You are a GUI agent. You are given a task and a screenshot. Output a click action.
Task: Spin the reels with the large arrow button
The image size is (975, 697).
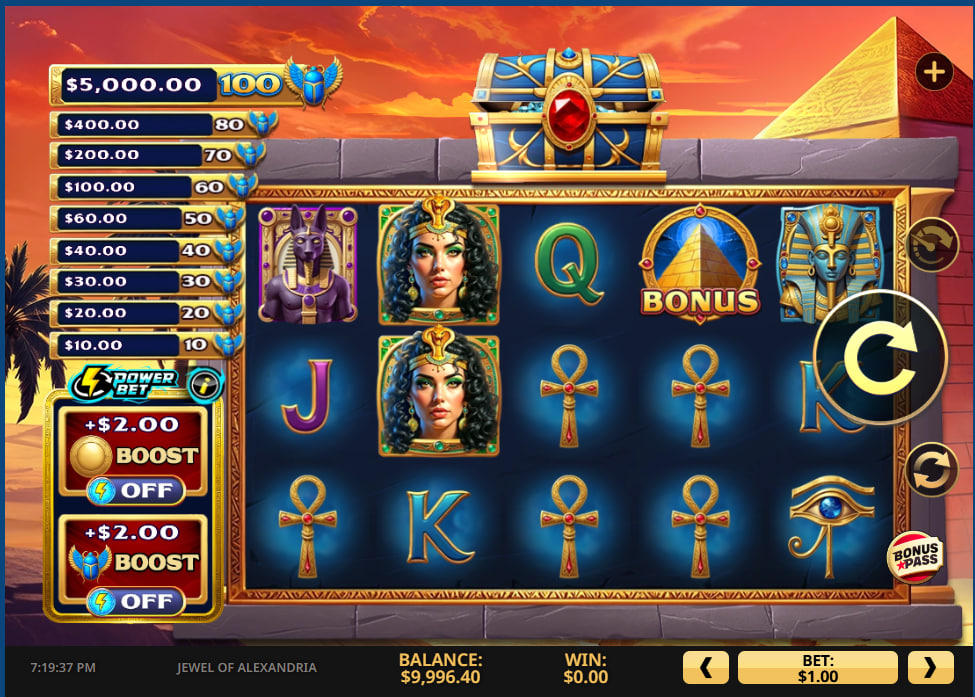point(879,357)
